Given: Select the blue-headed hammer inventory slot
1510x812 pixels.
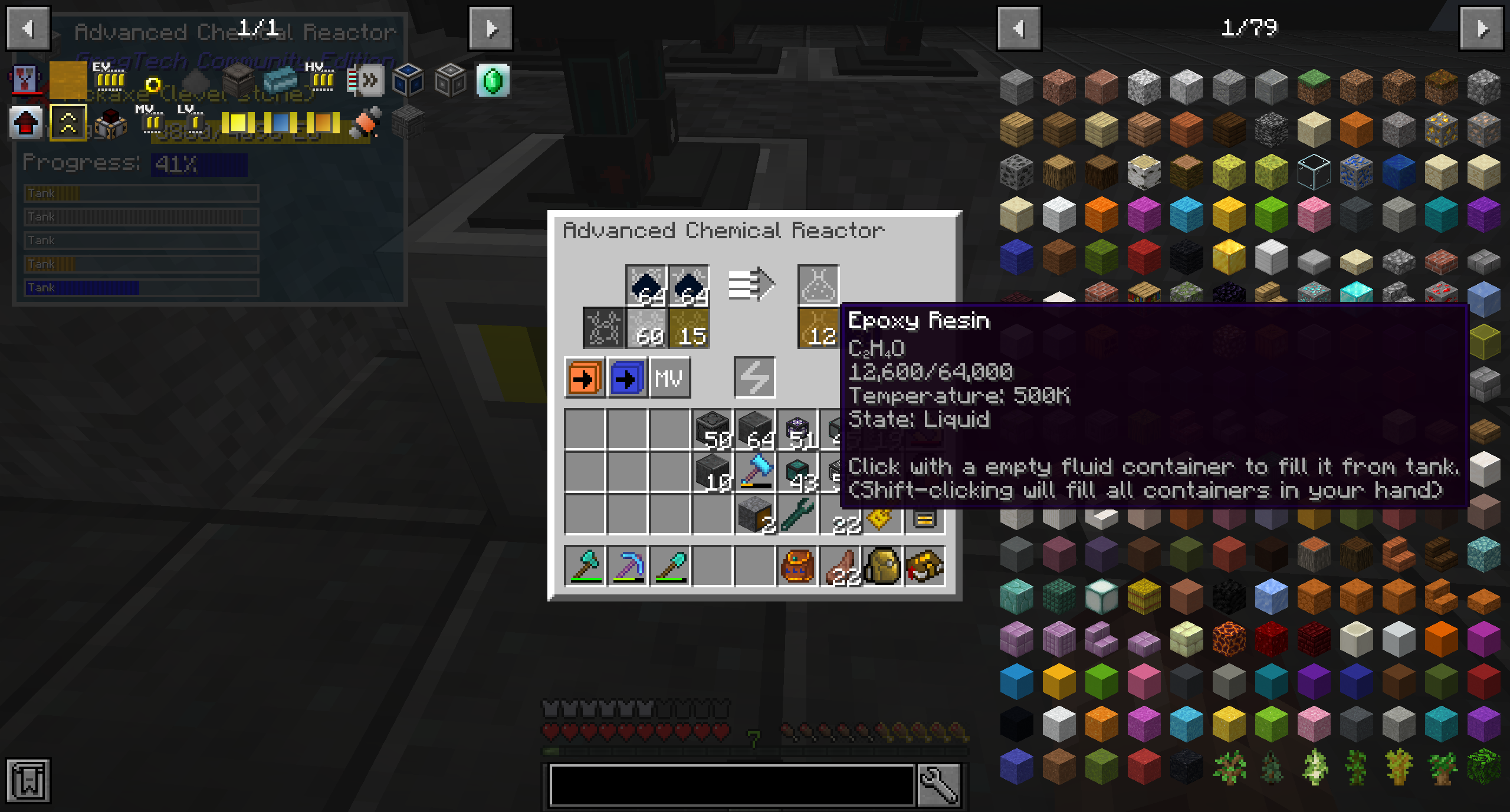Looking at the screenshot, I should point(755,472).
